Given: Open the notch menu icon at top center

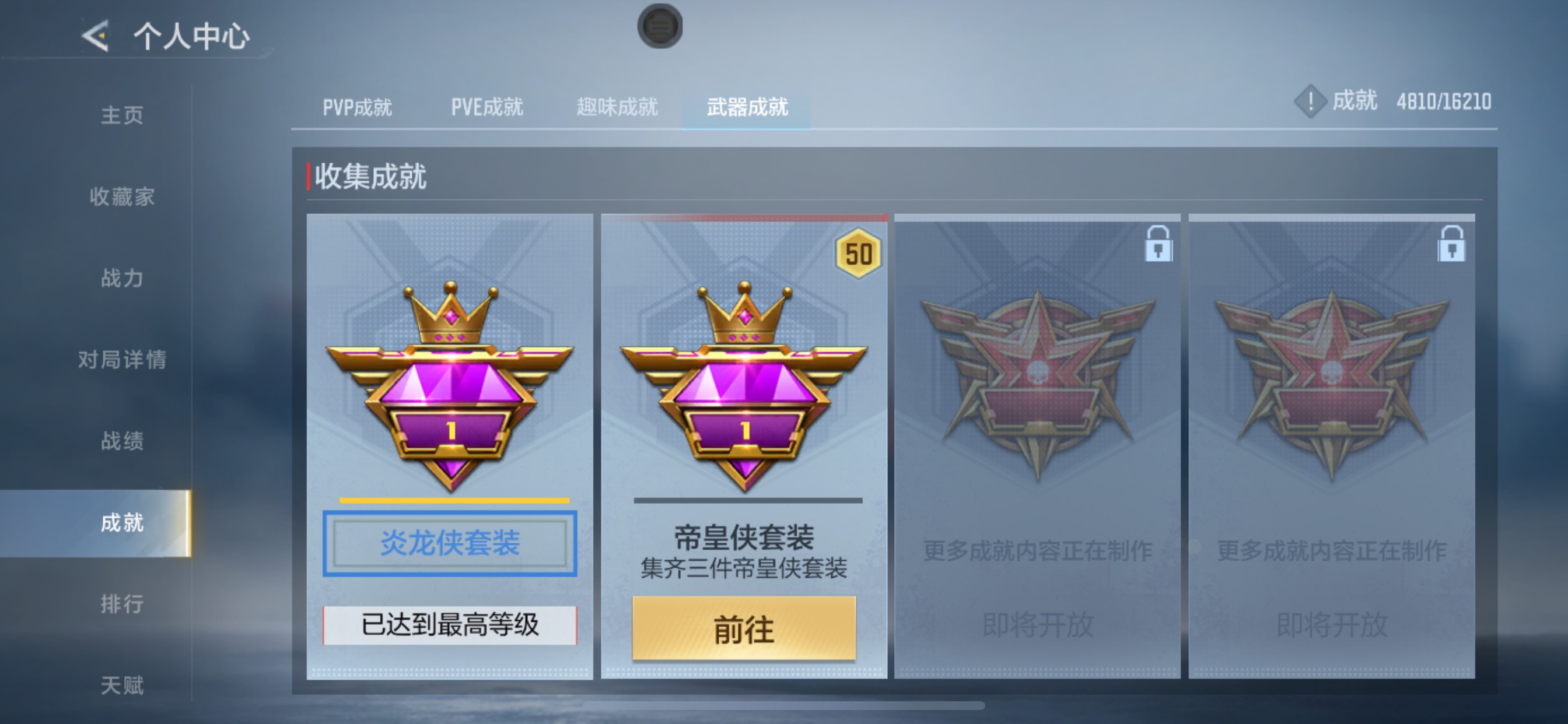Looking at the screenshot, I should tap(661, 26).
